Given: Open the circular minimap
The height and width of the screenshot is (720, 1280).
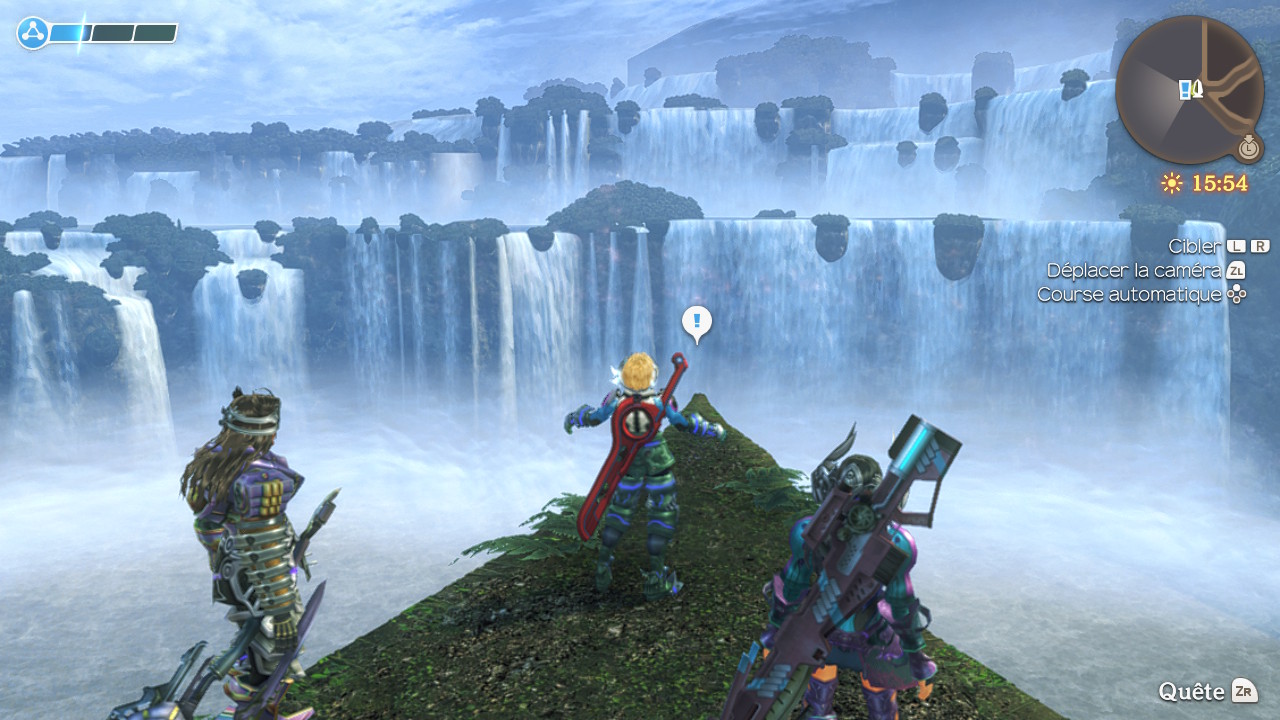Looking at the screenshot, I should (1189, 90).
